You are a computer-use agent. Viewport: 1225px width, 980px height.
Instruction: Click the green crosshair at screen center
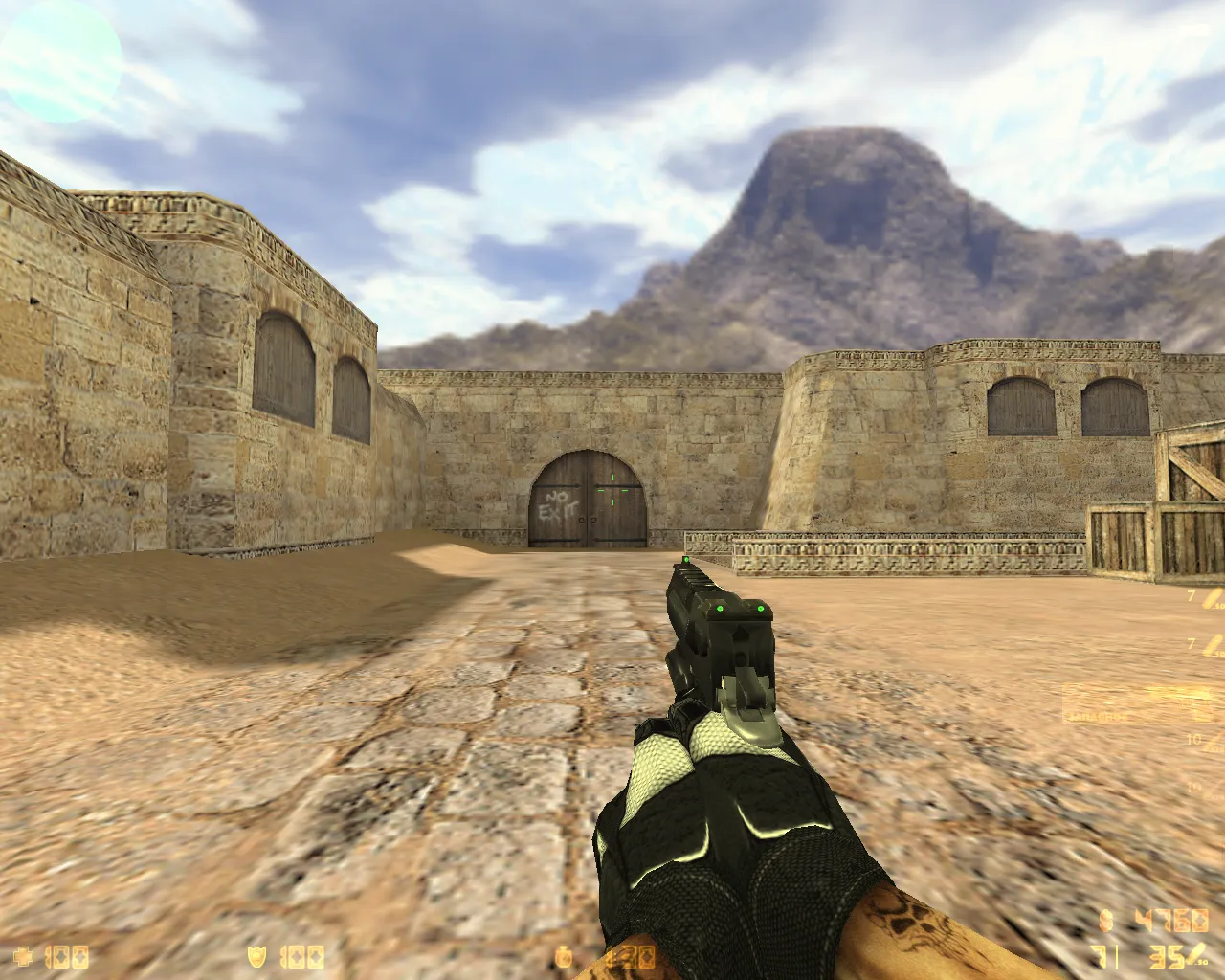(612, 490)
